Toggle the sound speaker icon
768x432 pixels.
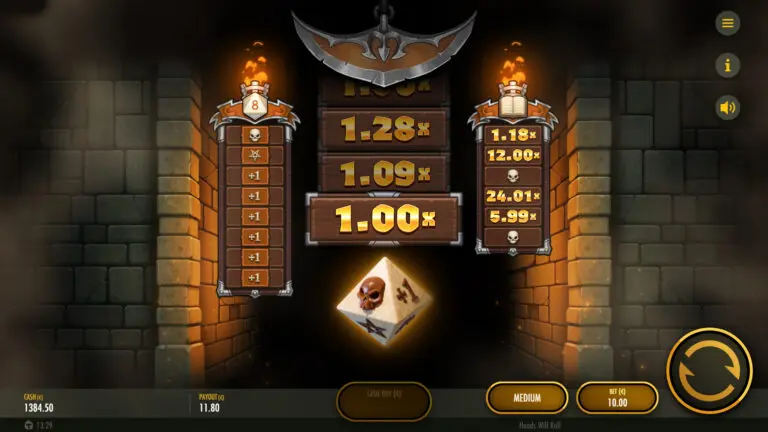point(727,107)
